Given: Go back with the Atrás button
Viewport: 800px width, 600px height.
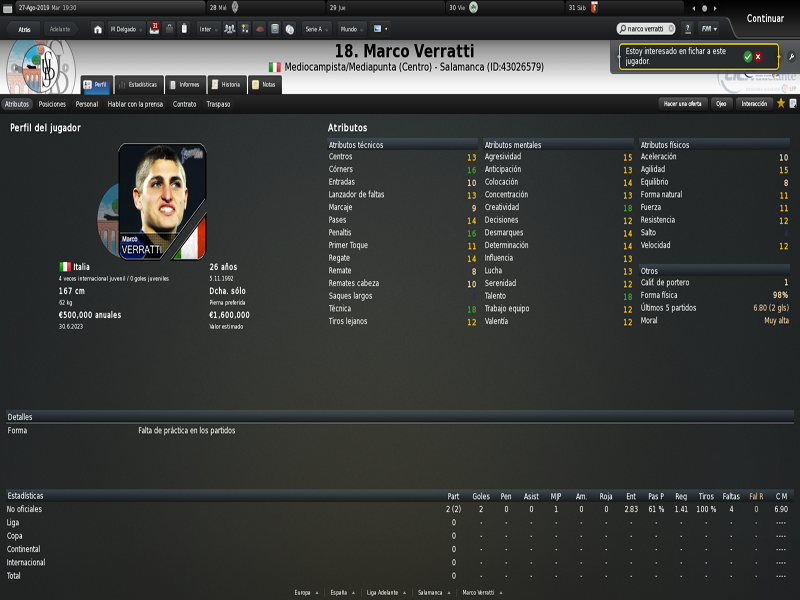Looking at the screenshot, I should coord(24,29).
